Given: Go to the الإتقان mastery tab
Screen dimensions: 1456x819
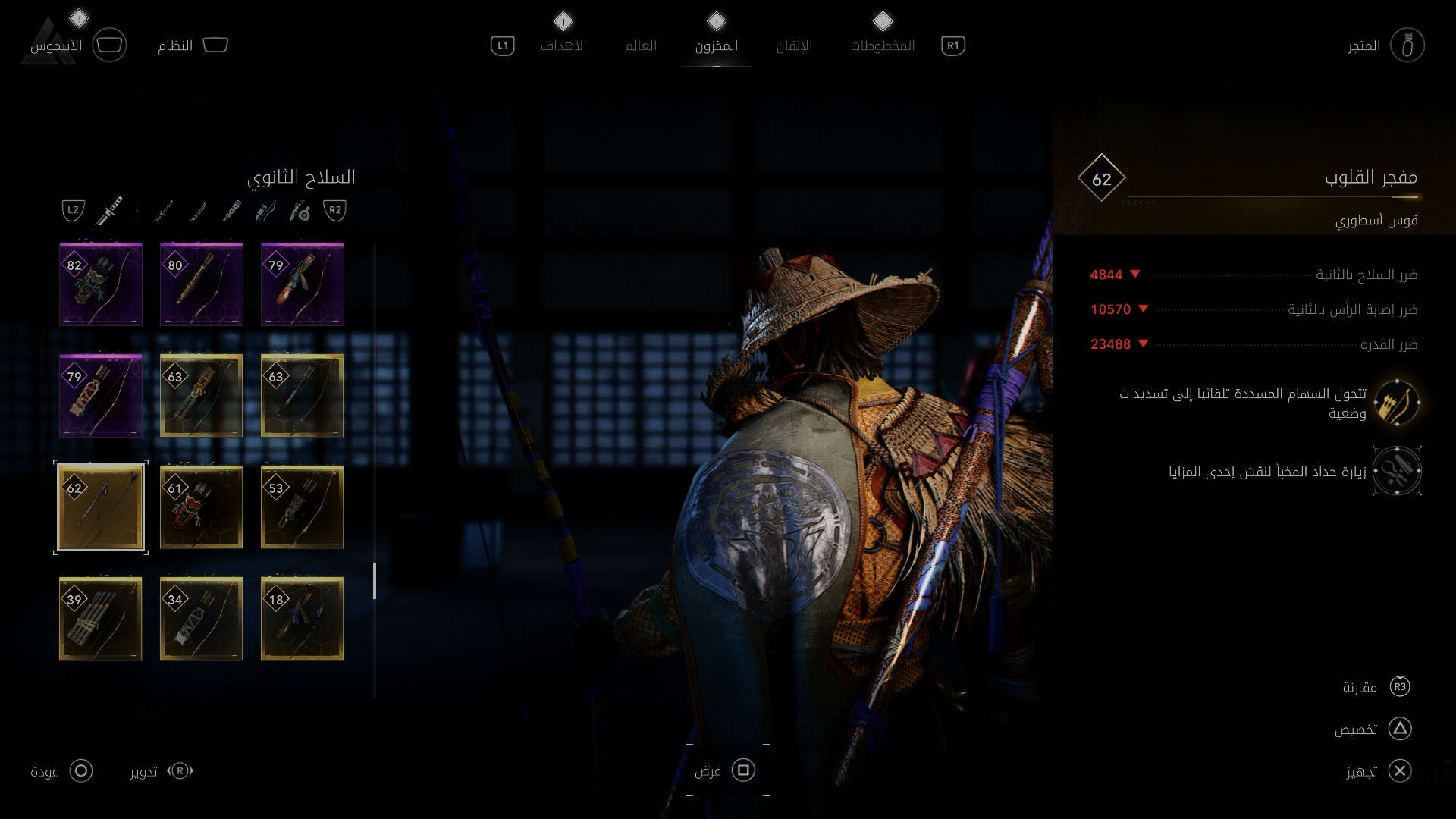Looking at the screenshot, I should point(794,45).
